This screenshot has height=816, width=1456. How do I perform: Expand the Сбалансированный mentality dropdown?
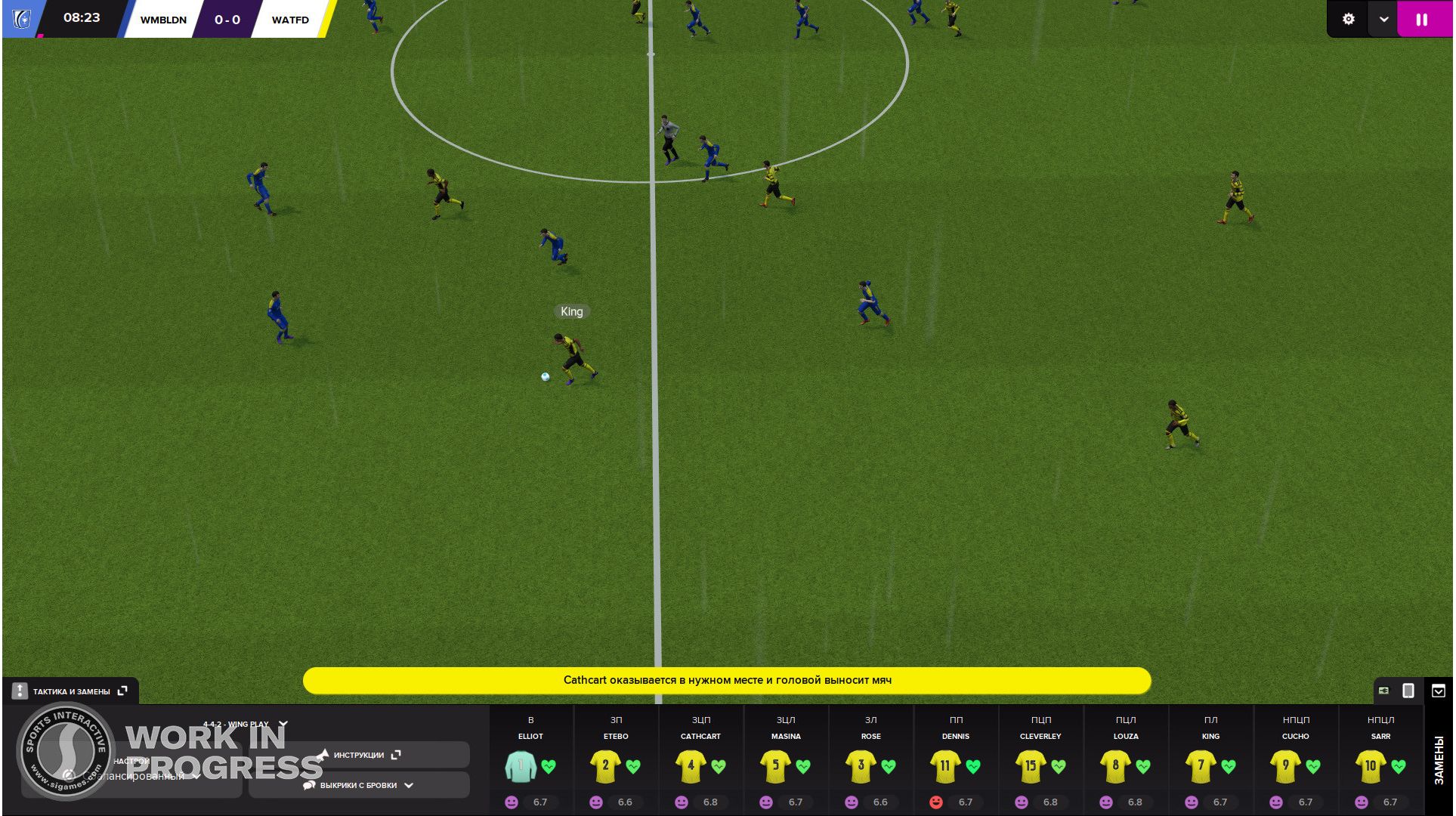tap(195, 776)
